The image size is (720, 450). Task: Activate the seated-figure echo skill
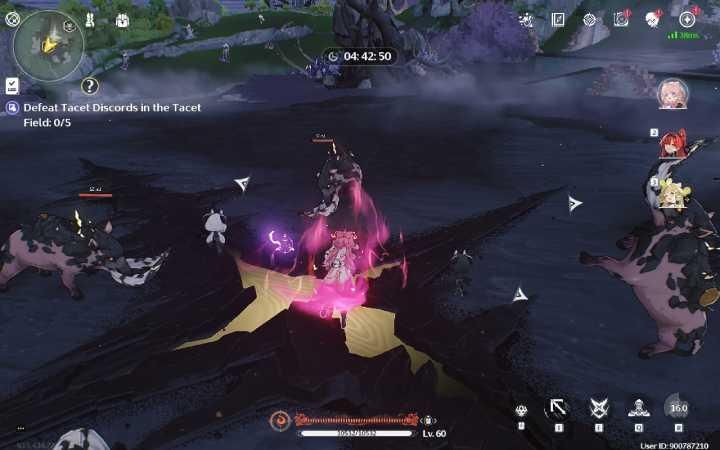[638, 408]
